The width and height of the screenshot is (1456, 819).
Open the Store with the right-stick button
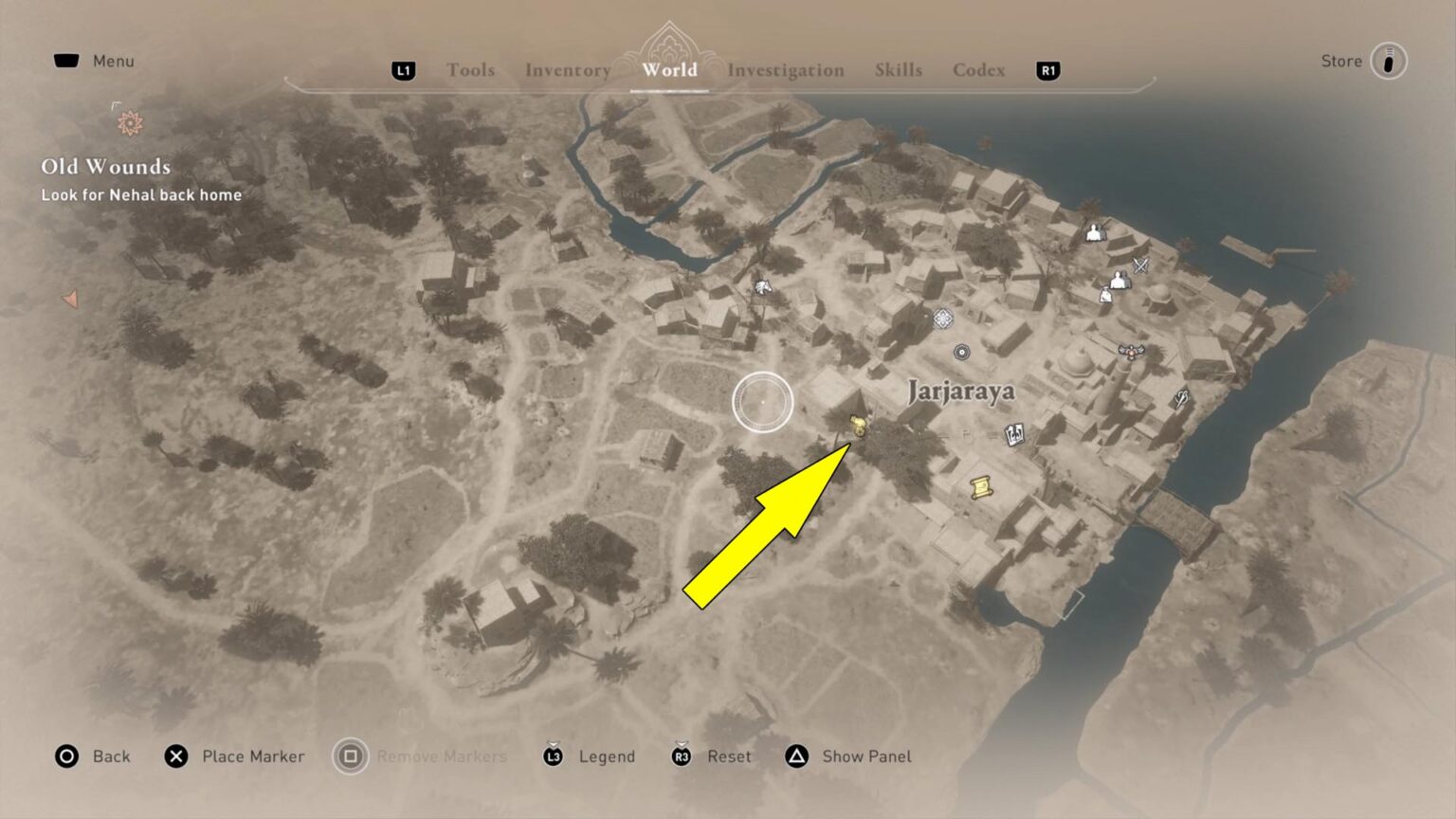pos(1387,61)
